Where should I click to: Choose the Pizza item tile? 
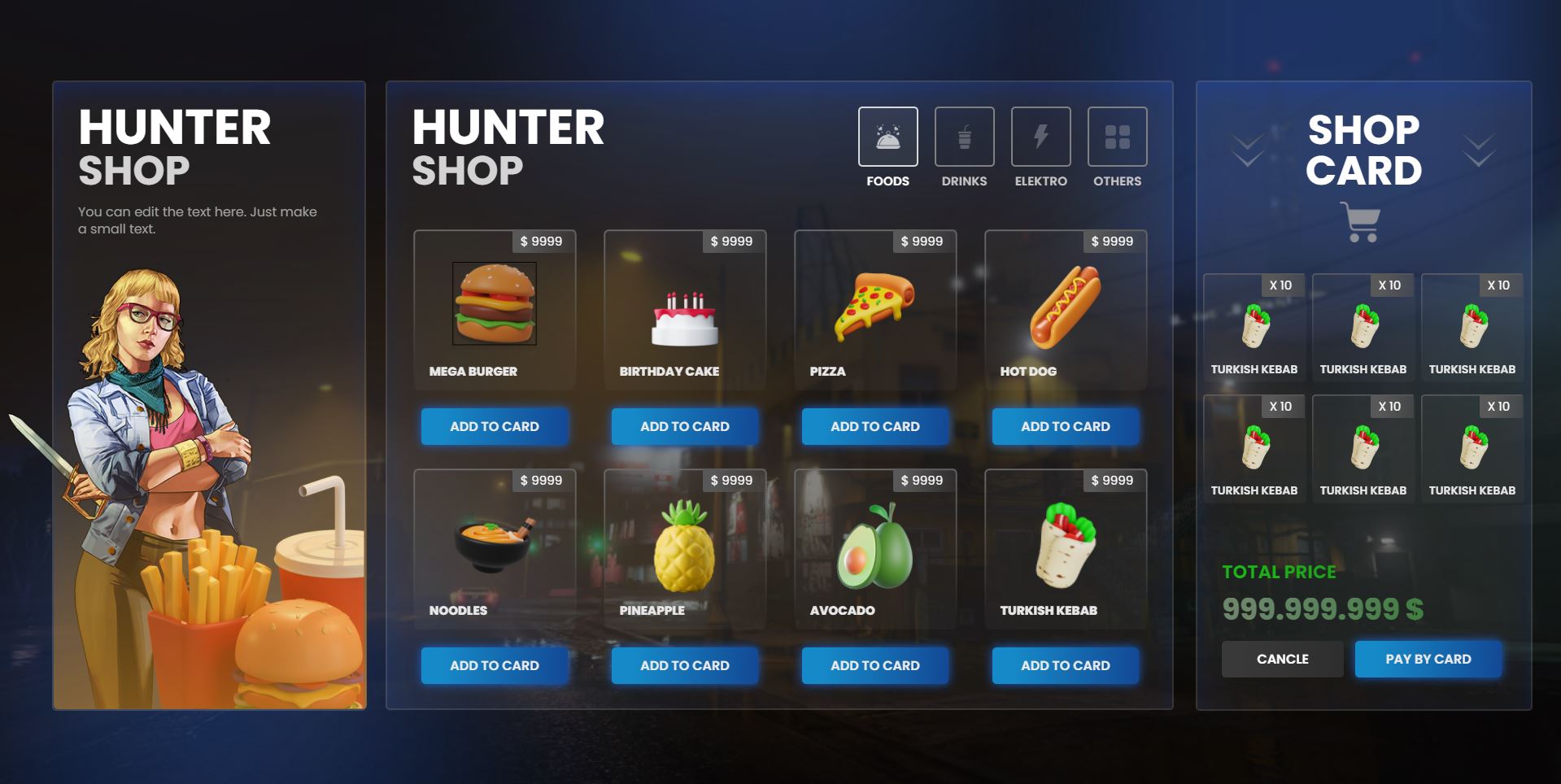(x=875, y=311)
